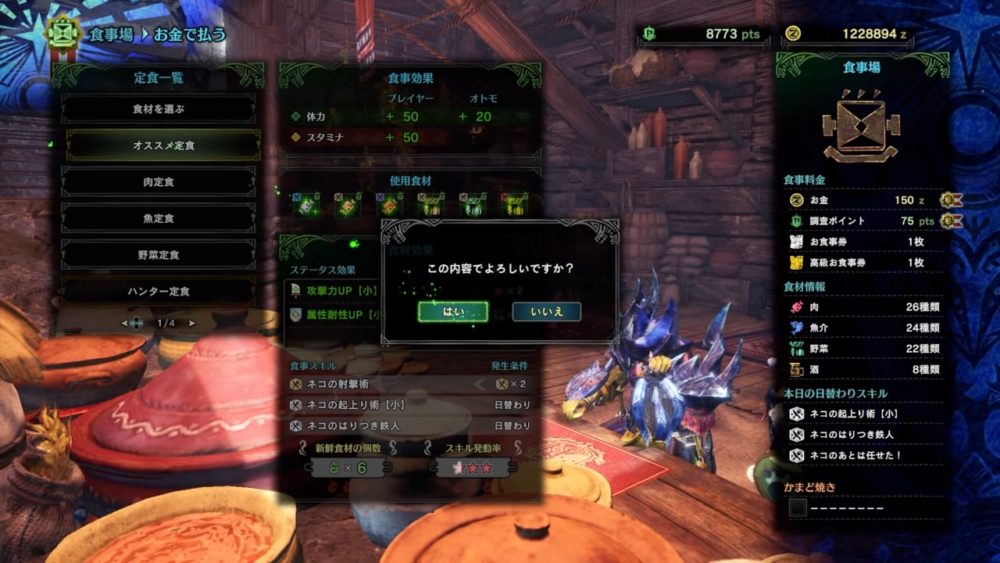The width and height of the screenshot is (1000, 563).
Task: Choose 食材を選ぶ from the meal list
Action: [158, 108]
